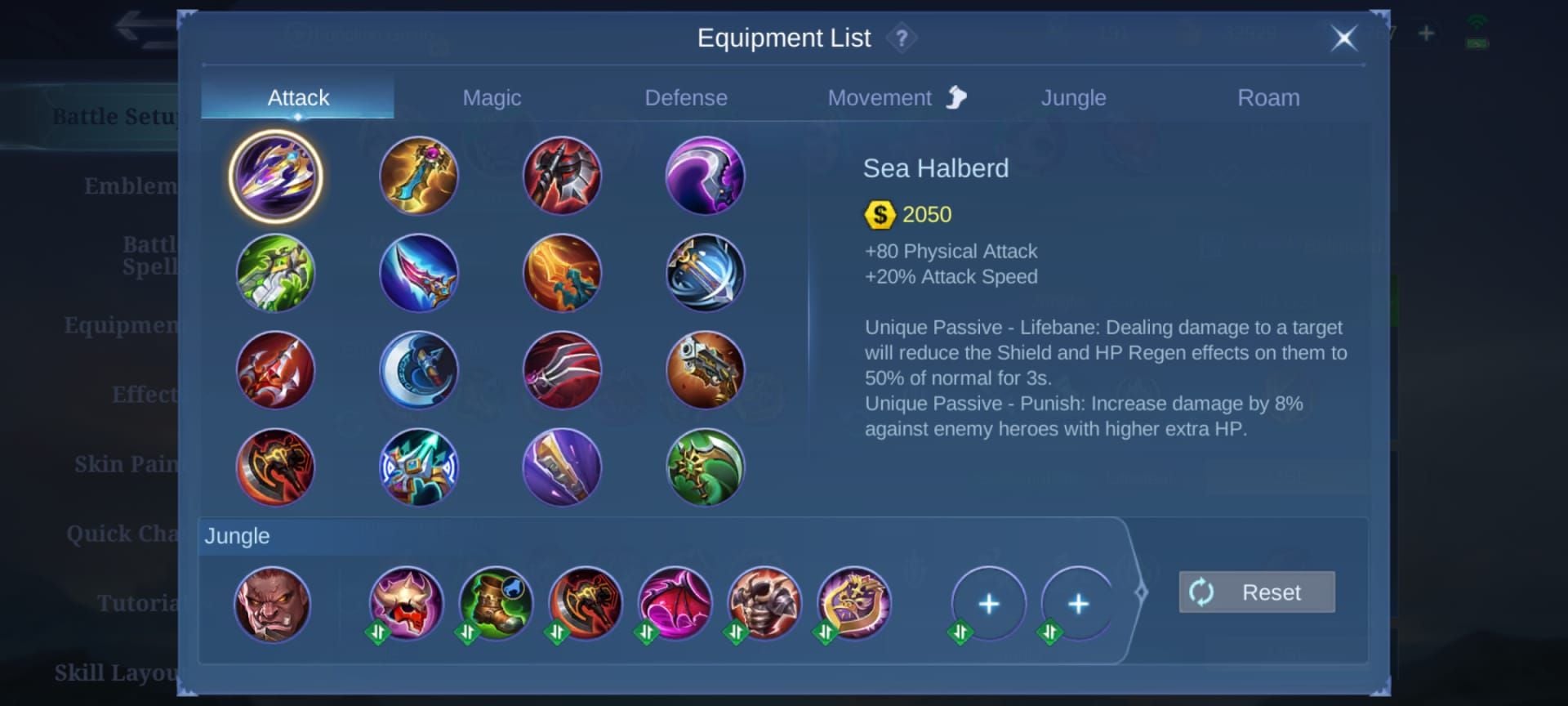Choose the pink bat wings build slot

coord(675,605)
